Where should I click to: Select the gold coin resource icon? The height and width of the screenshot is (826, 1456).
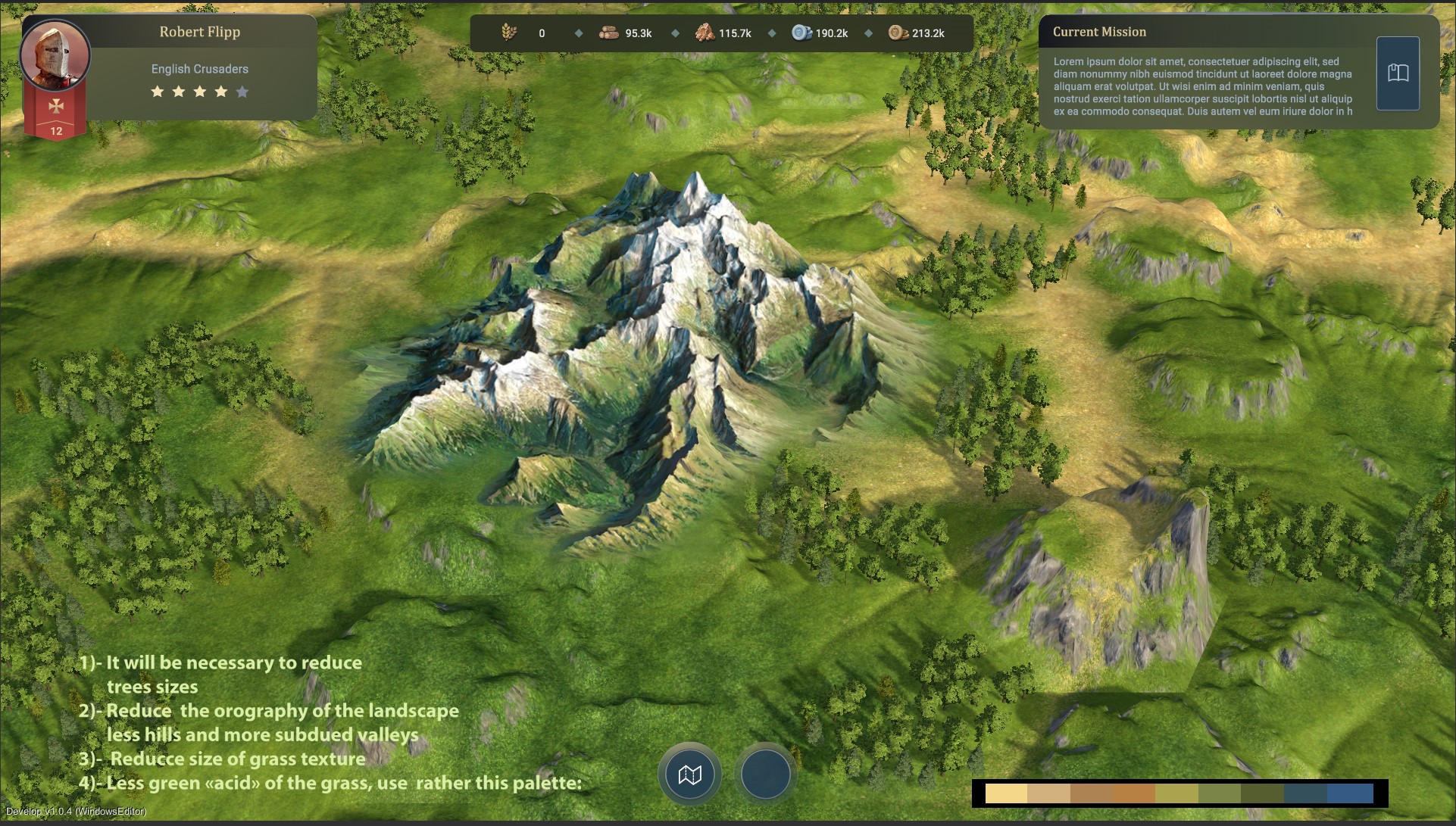(898, 33)
